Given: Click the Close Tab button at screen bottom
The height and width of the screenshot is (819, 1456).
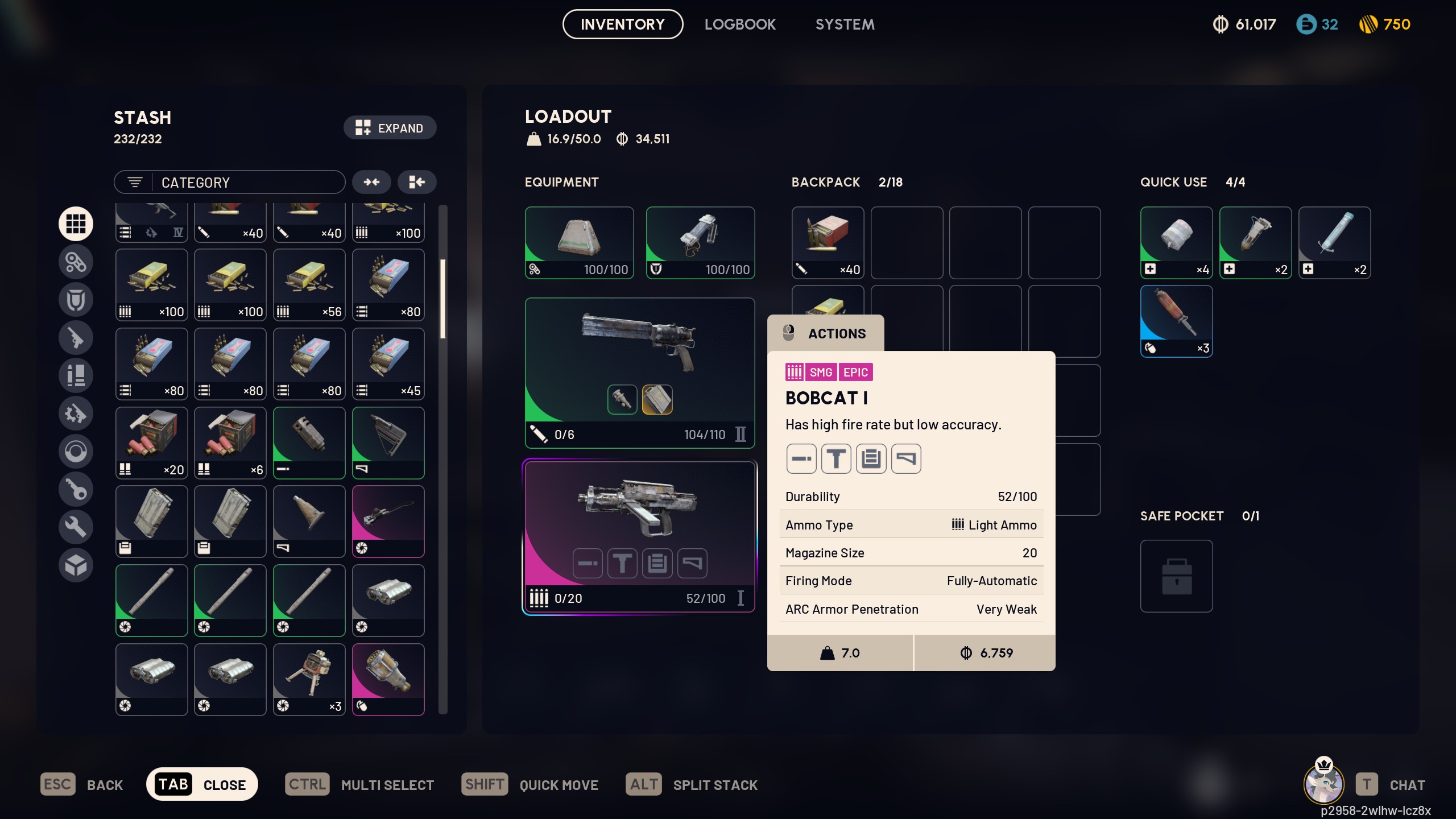Looking at the screenshot, I should [202, 784].
